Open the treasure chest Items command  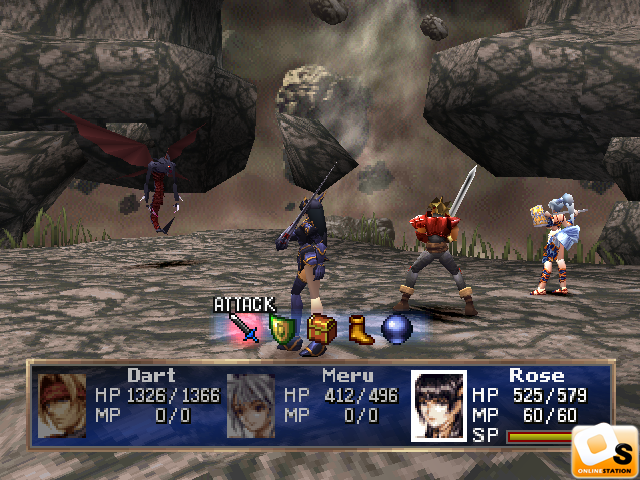[x=321, y=329]
